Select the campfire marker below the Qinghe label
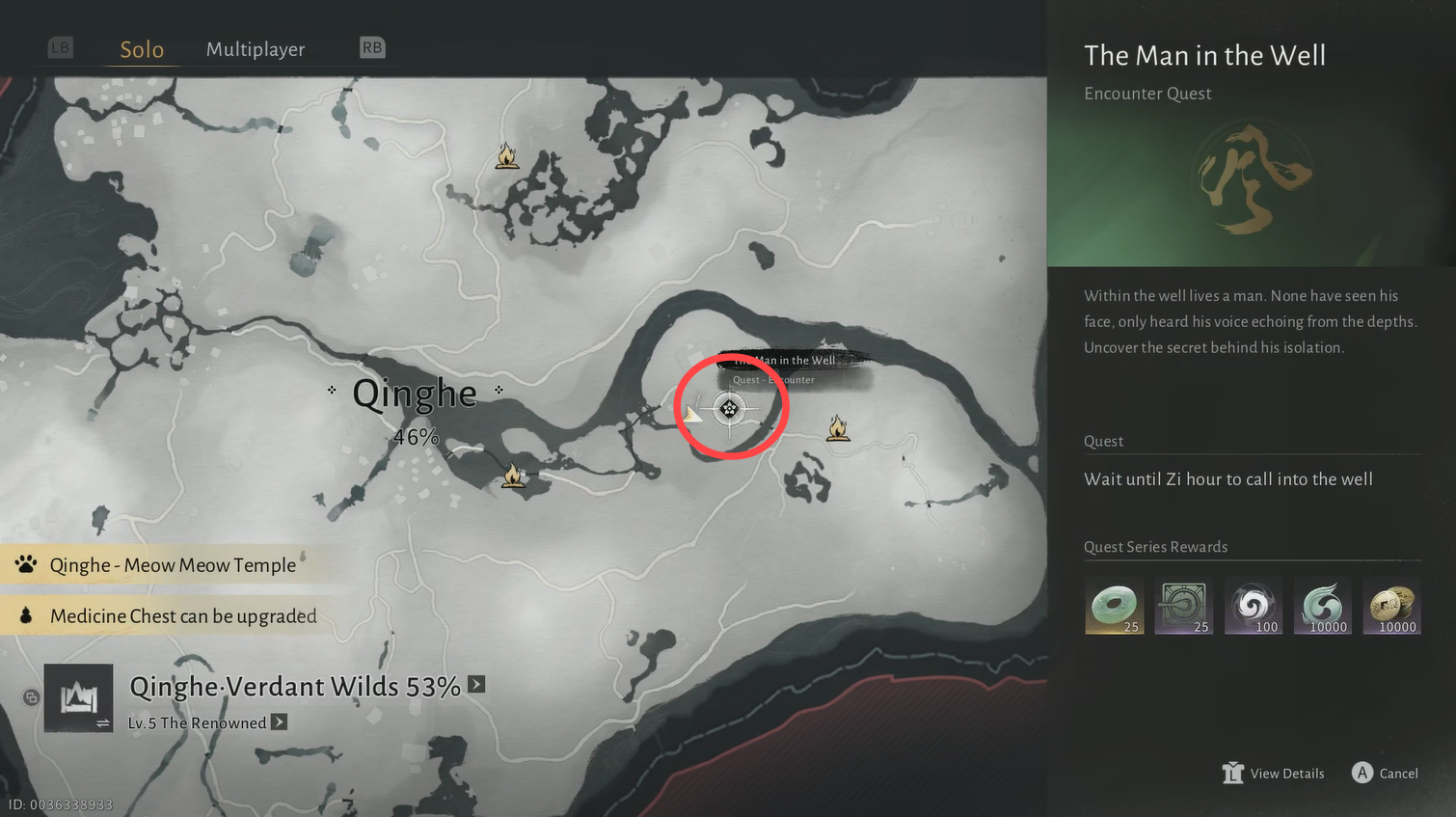This screenshot has height=817, width=1456. [513, 476]
